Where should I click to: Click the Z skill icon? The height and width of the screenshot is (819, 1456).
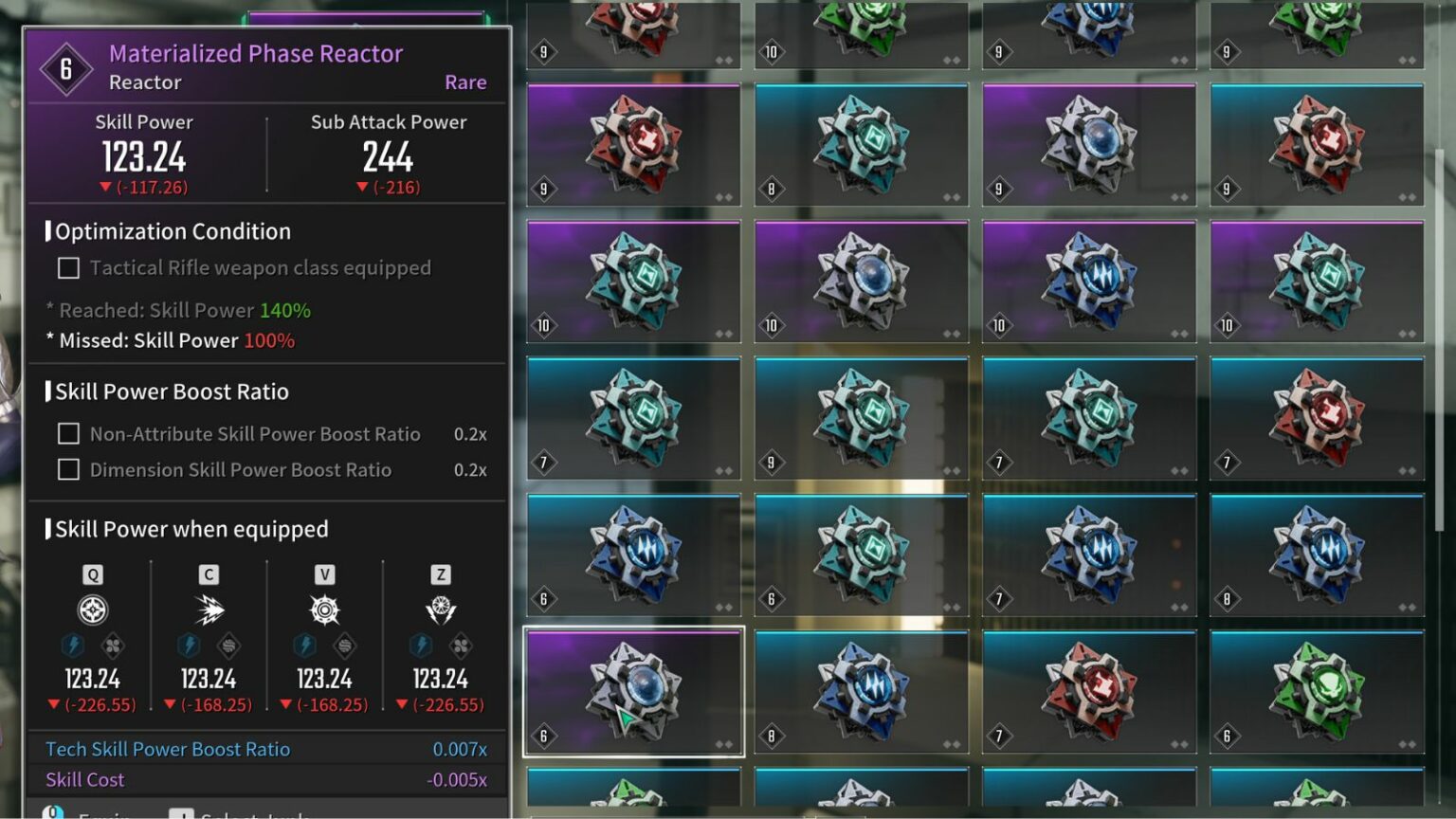441,611
